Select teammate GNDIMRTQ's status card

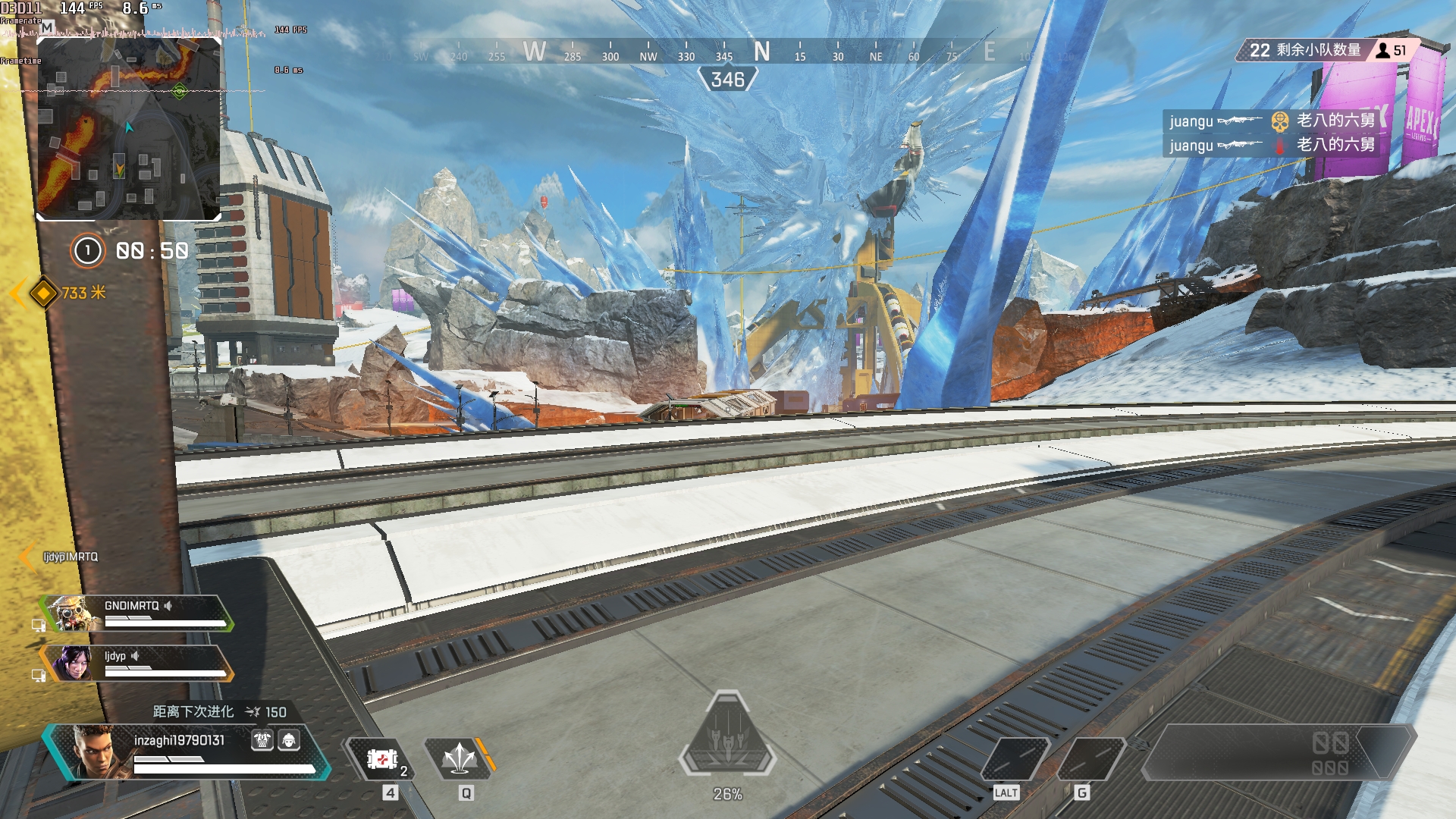click(x=136, y=613)
